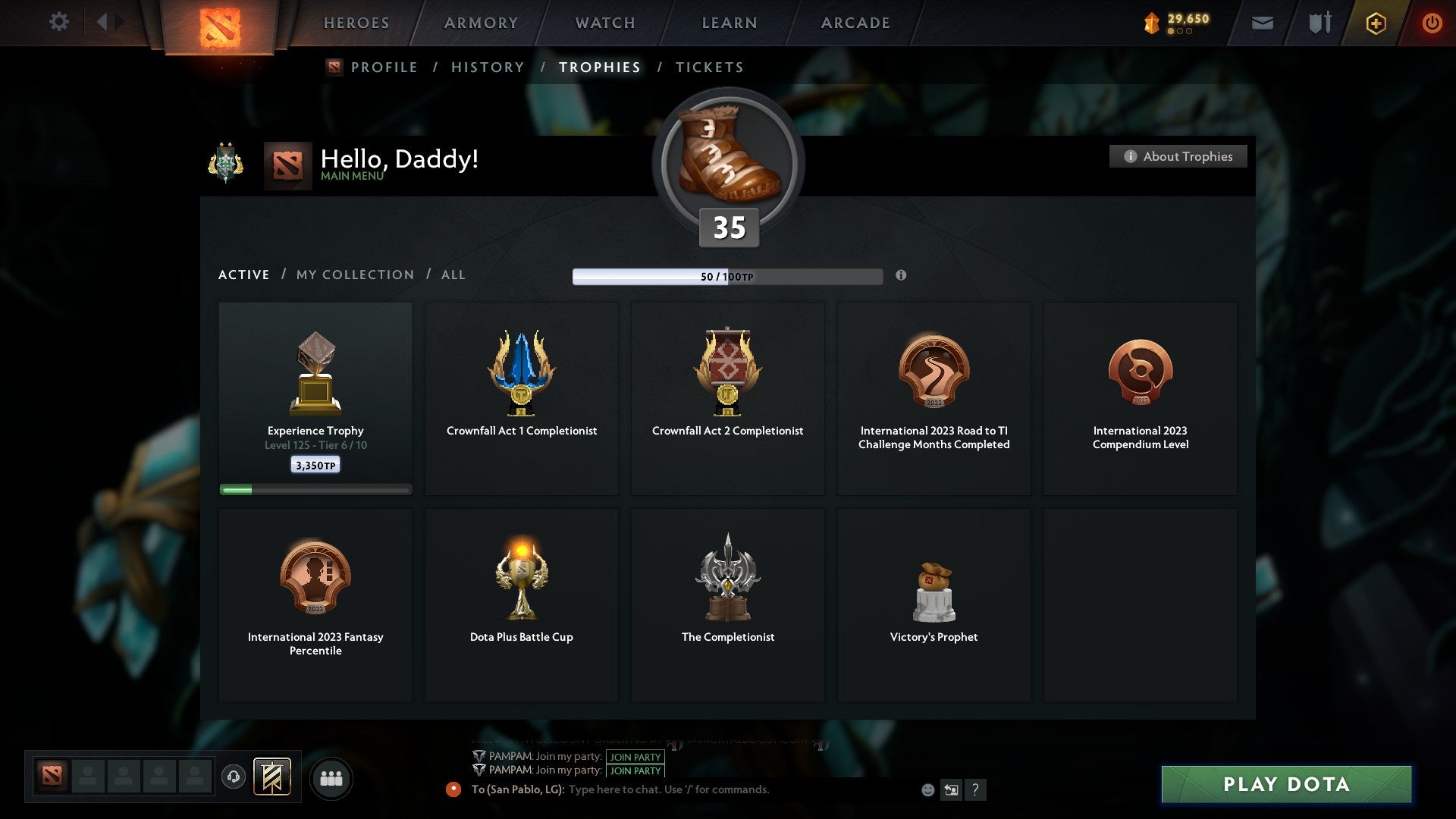
Task: Click the mail notifications icon
Action: 1263,23
